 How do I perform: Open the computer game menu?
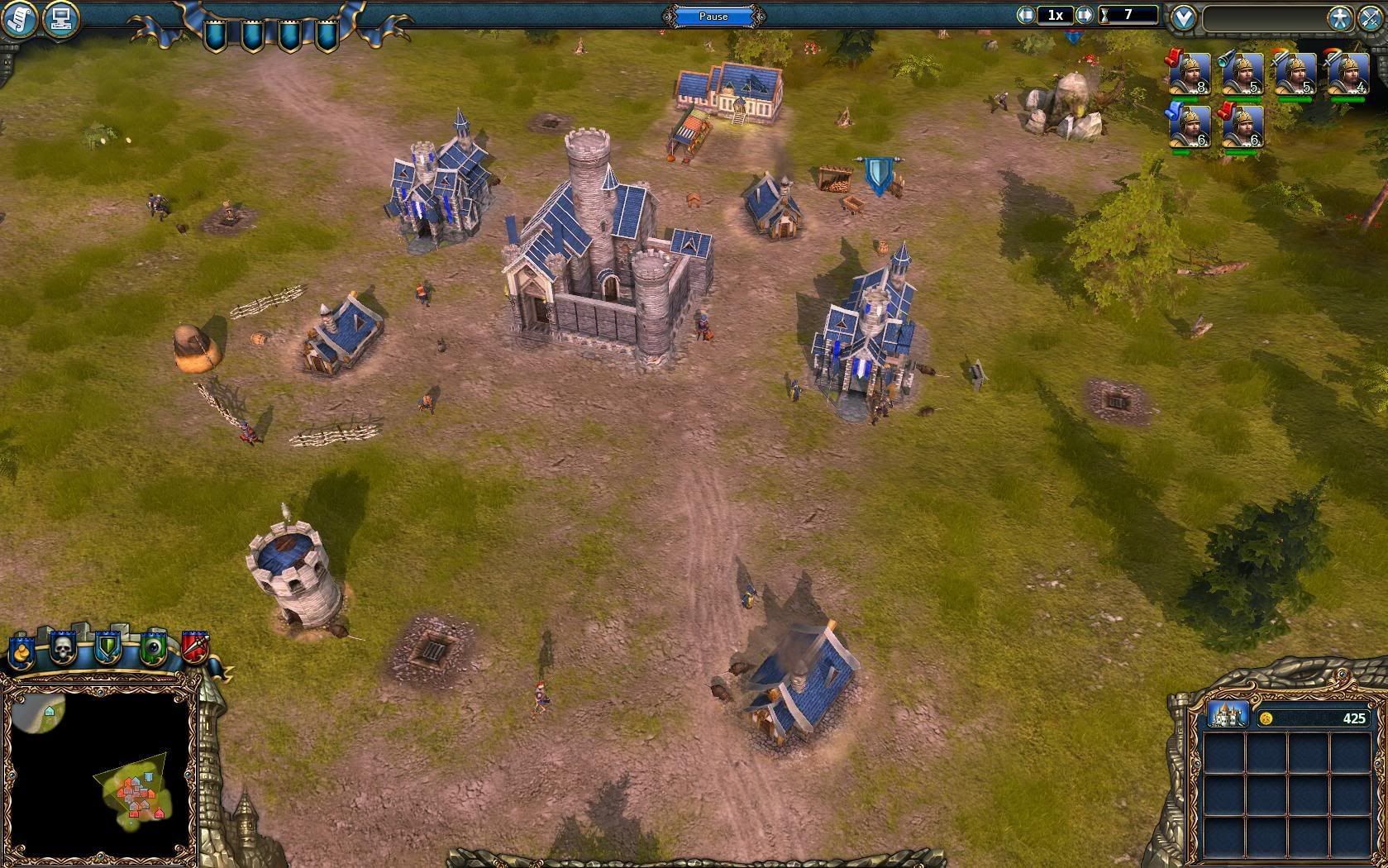pyautogui.click(x=60, y=18)
